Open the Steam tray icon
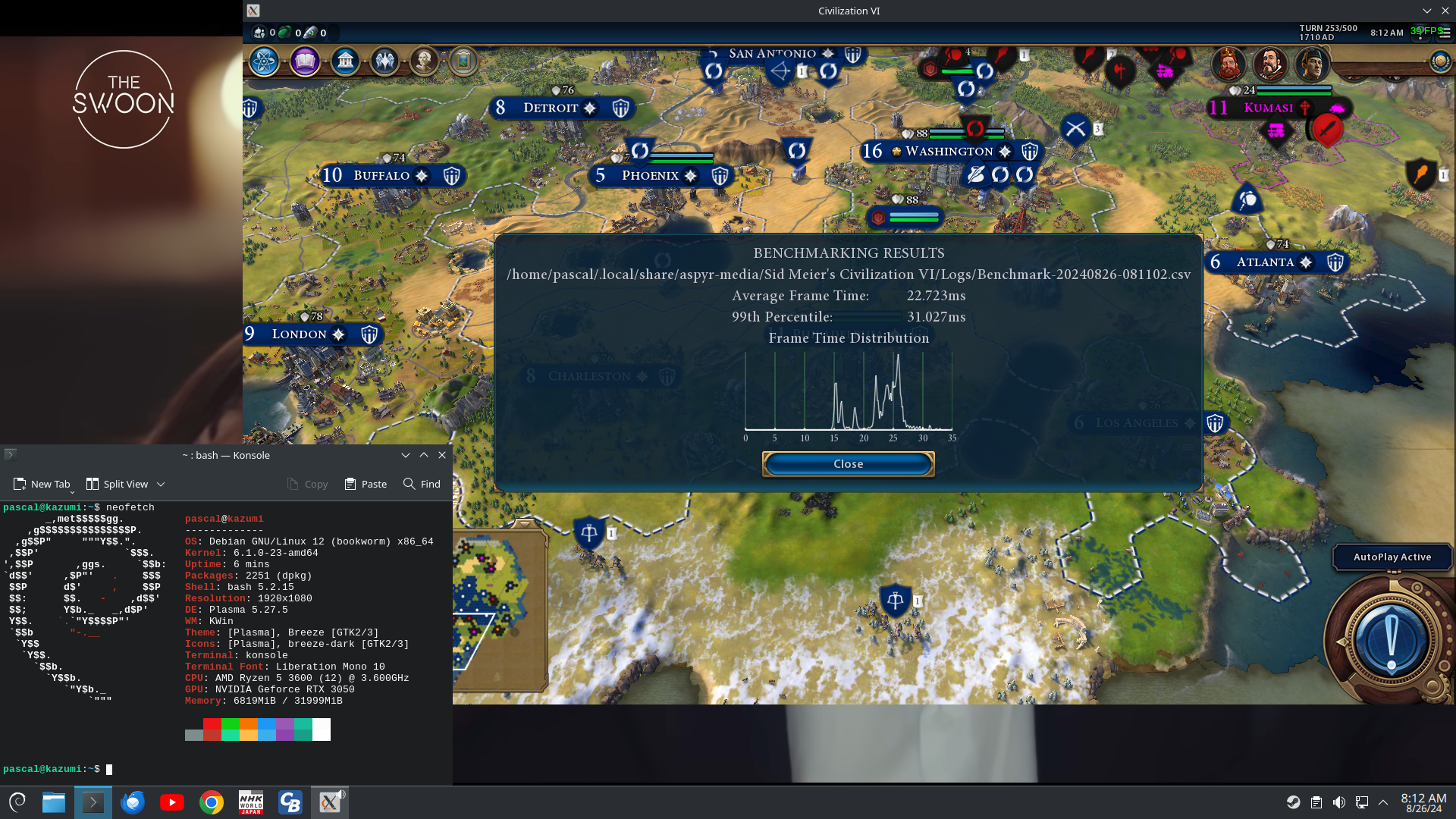Image resolution: width=1456 pixels, height=819 pixels. 1293,802
